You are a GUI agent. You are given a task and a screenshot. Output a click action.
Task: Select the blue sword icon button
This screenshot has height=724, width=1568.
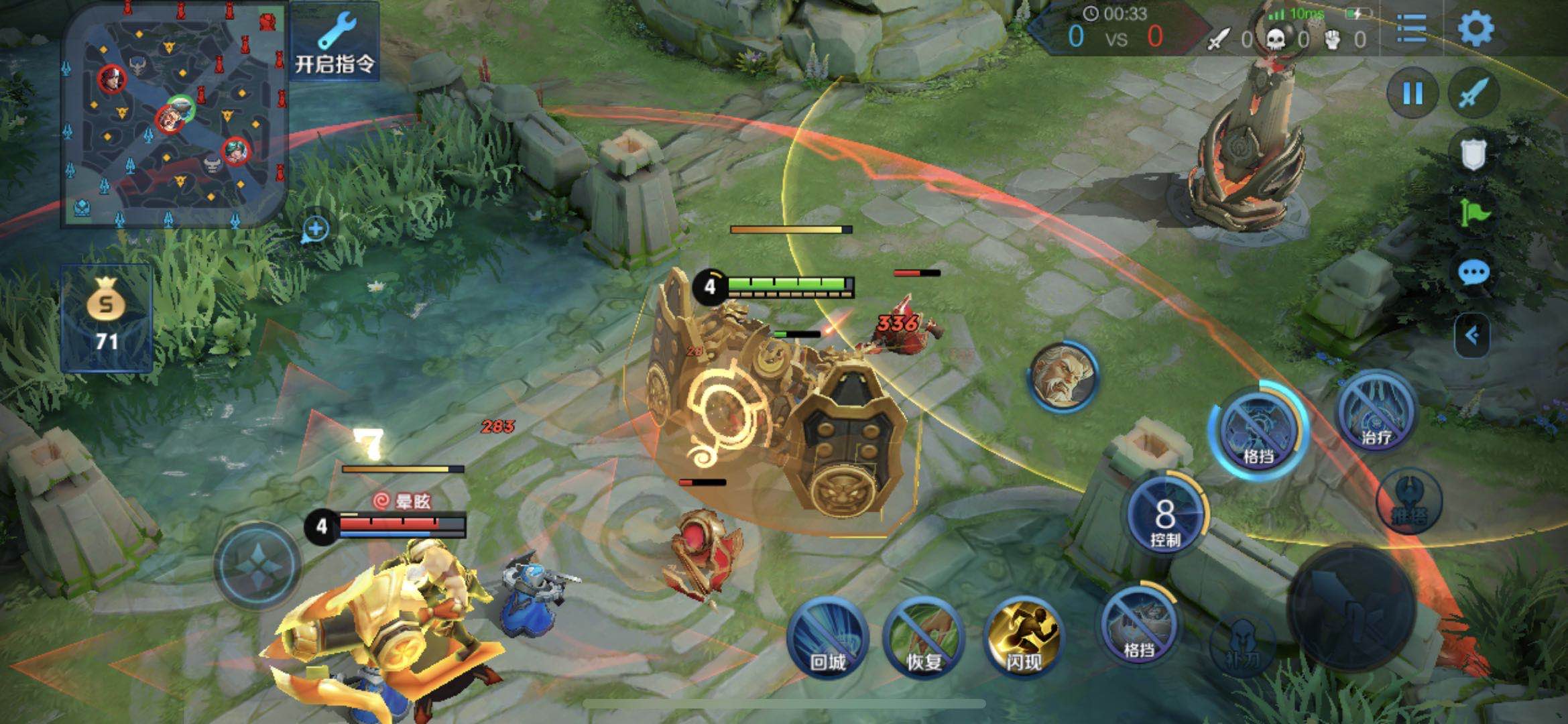[x=1473, y=94]
